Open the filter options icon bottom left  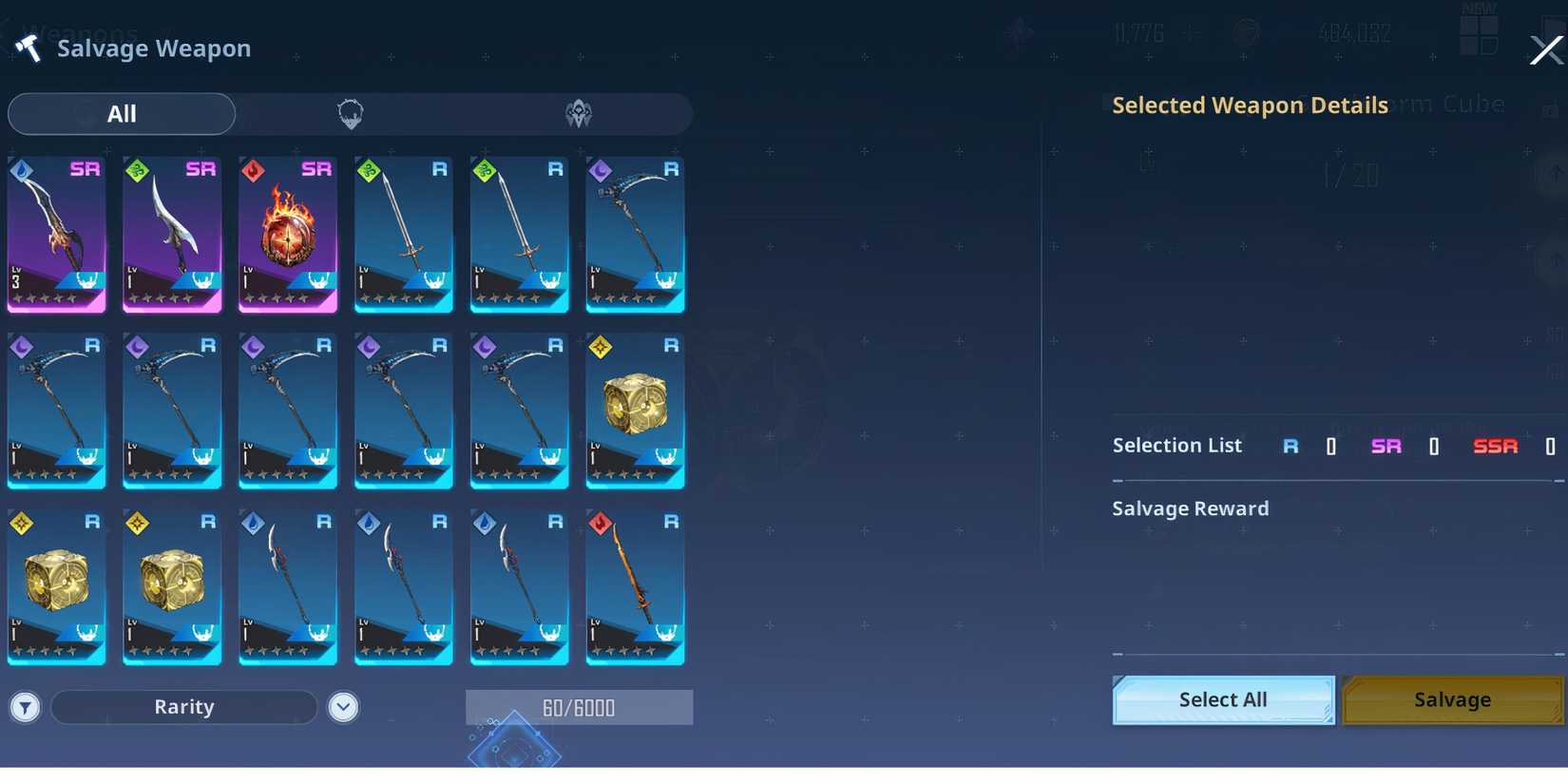coord(25,707)
